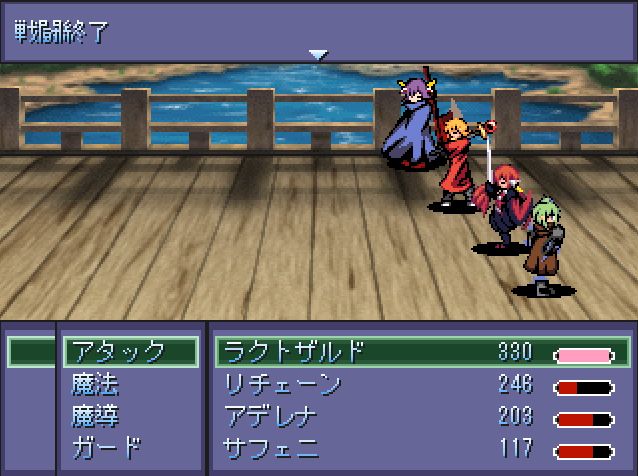
Task: Pick the ガード command
Action: [x=106, y=447]
